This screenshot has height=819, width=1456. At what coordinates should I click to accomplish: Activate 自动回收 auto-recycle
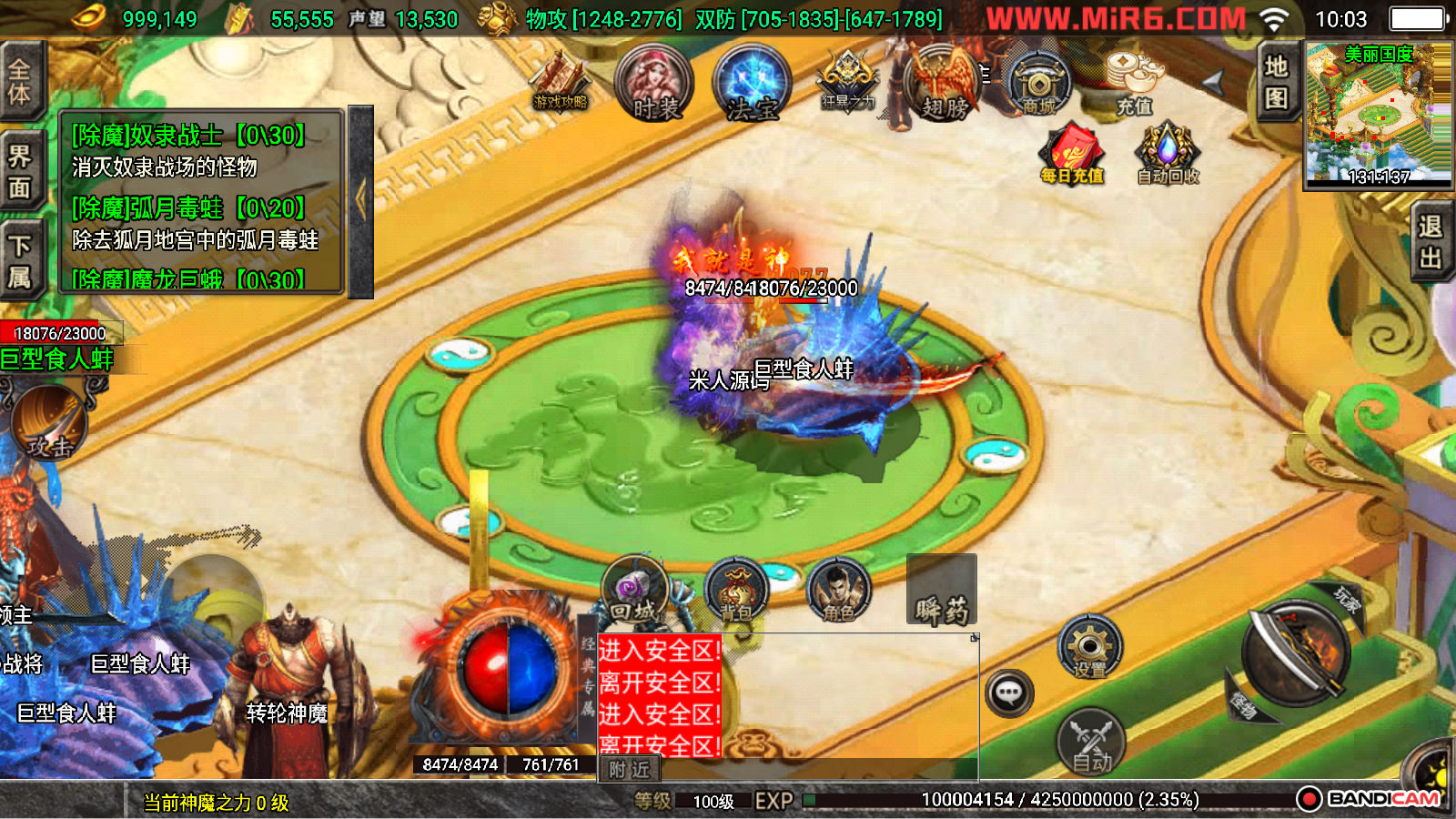pyautogui.click(x=1168, y=154)
